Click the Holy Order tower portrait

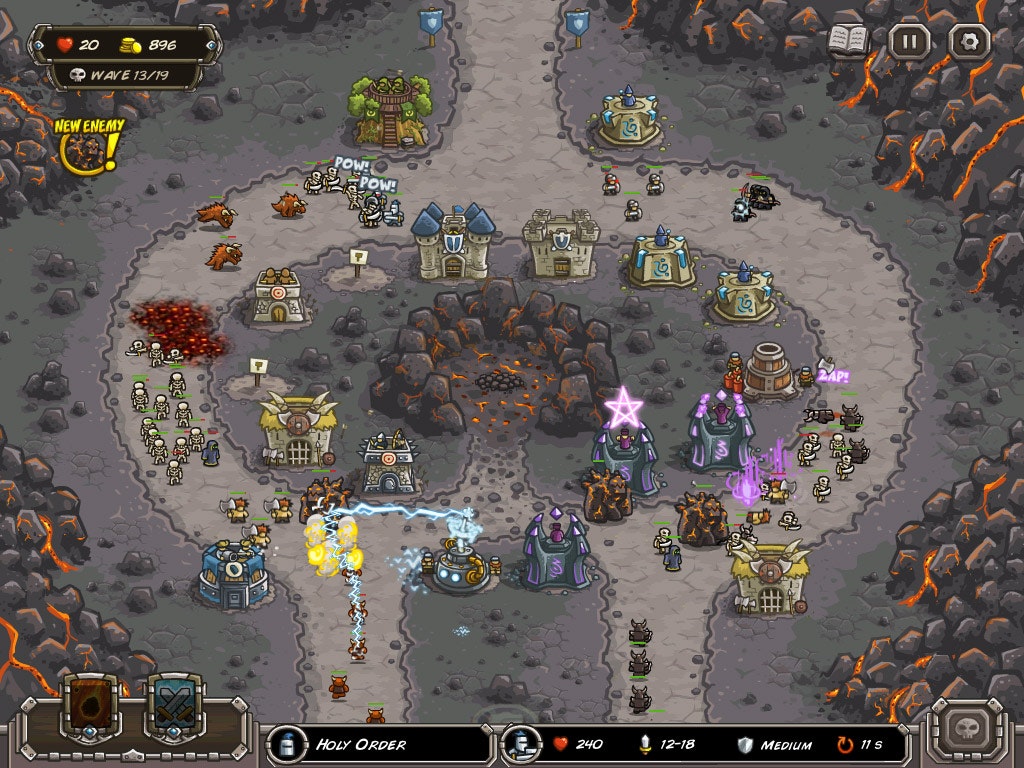point(287,744)
